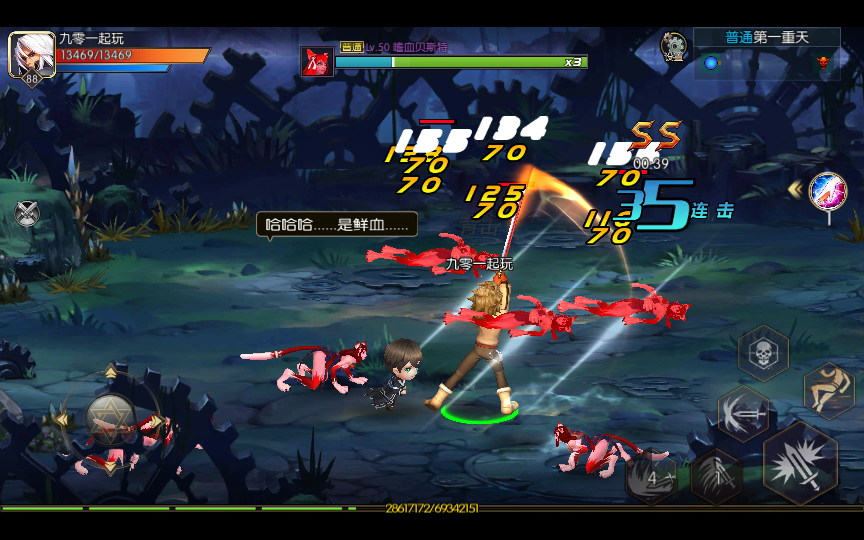The width and height of the screenshot is (864, 540).
Task: Expand the yellow arrow beside ultimate orb
Action: tap(795, 188)
